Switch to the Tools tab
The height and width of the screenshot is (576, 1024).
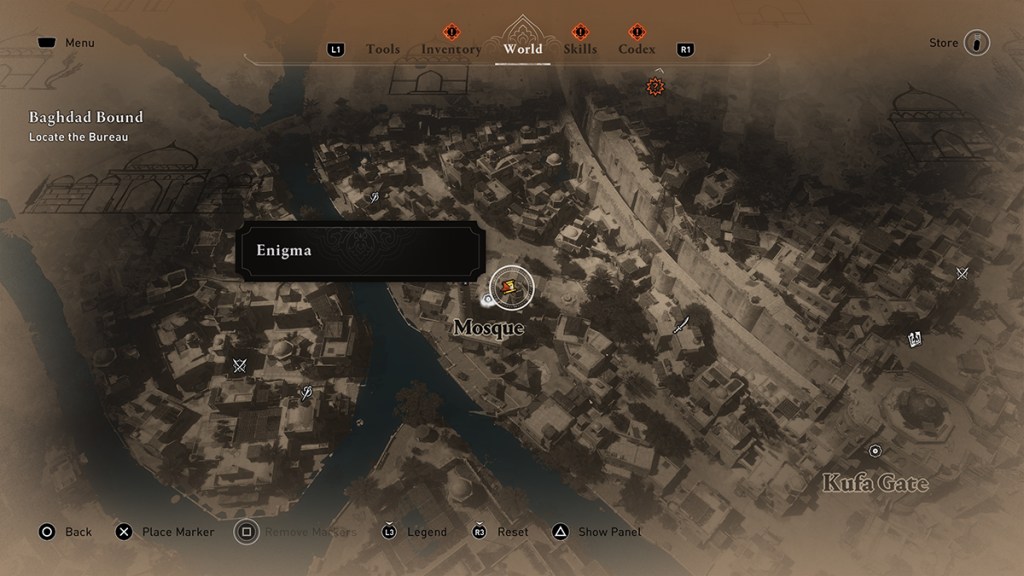pos(383,49)
